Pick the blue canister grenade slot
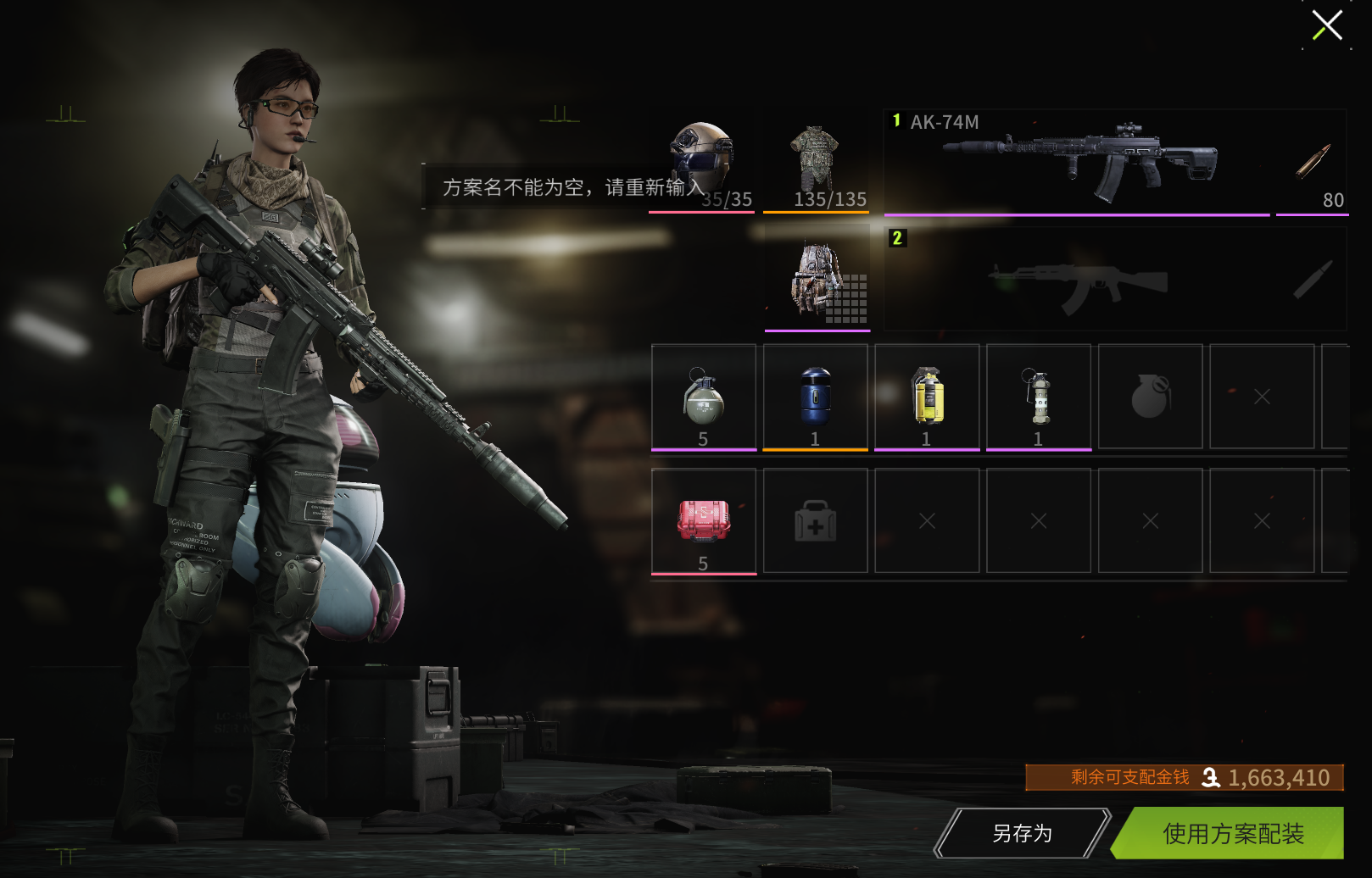The width and height of the screenshot is (1372, 878). (815, 397)
